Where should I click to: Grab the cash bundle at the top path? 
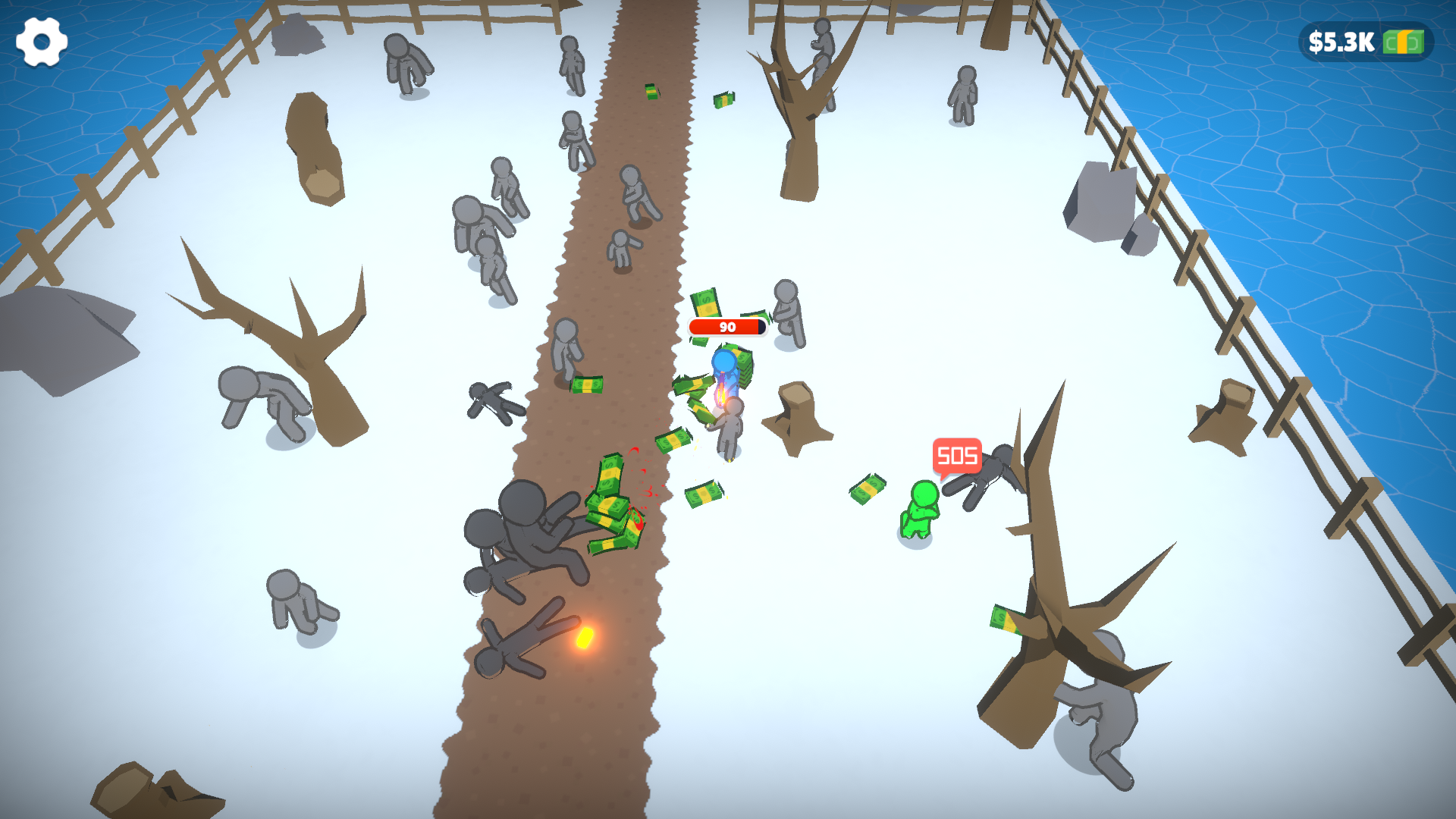(x=650, y=93)
